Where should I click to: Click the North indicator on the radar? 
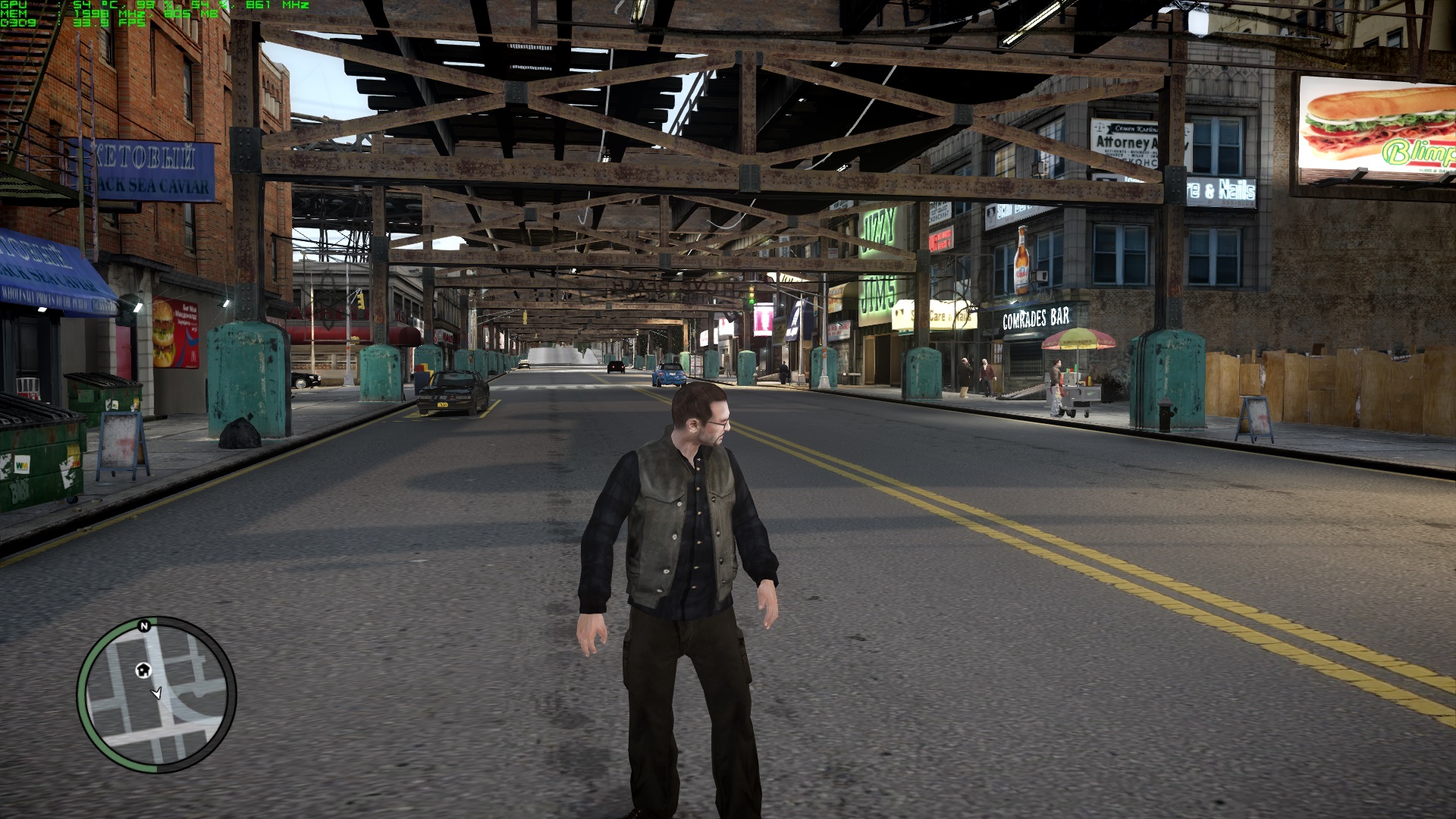tap(144, 626)
